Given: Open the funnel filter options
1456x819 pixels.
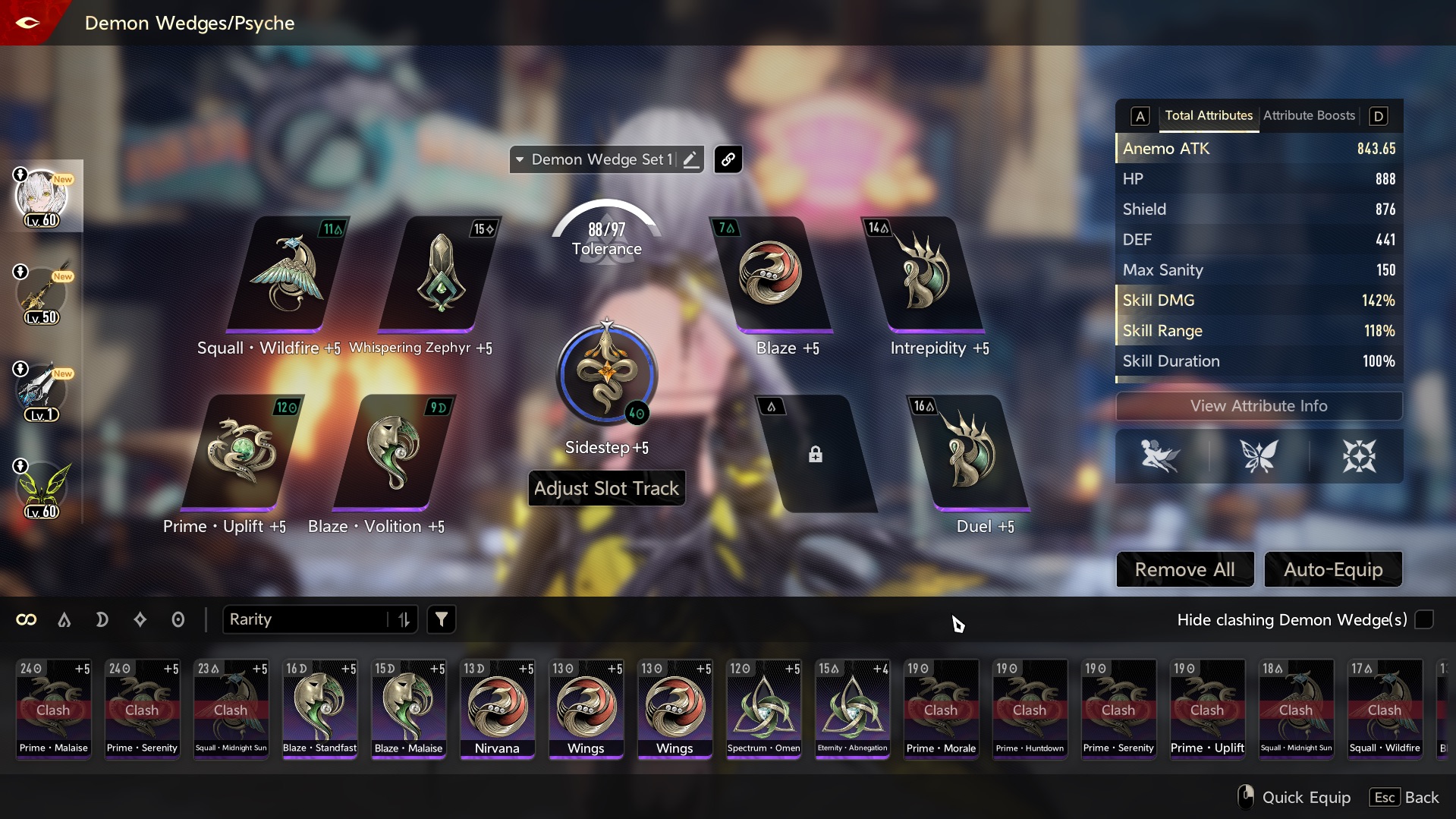Looking at the screenshot, I should 441,619.
